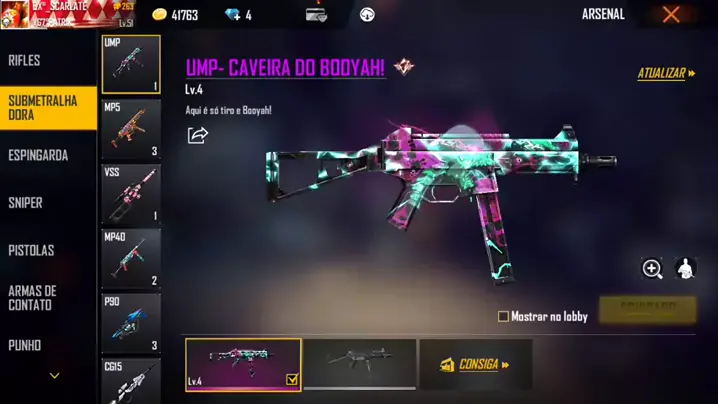Toggle the Mostrar no lobby checkbox
This screenshot has width=718, height=404.
pyautogui.click(x=503, y=317)
